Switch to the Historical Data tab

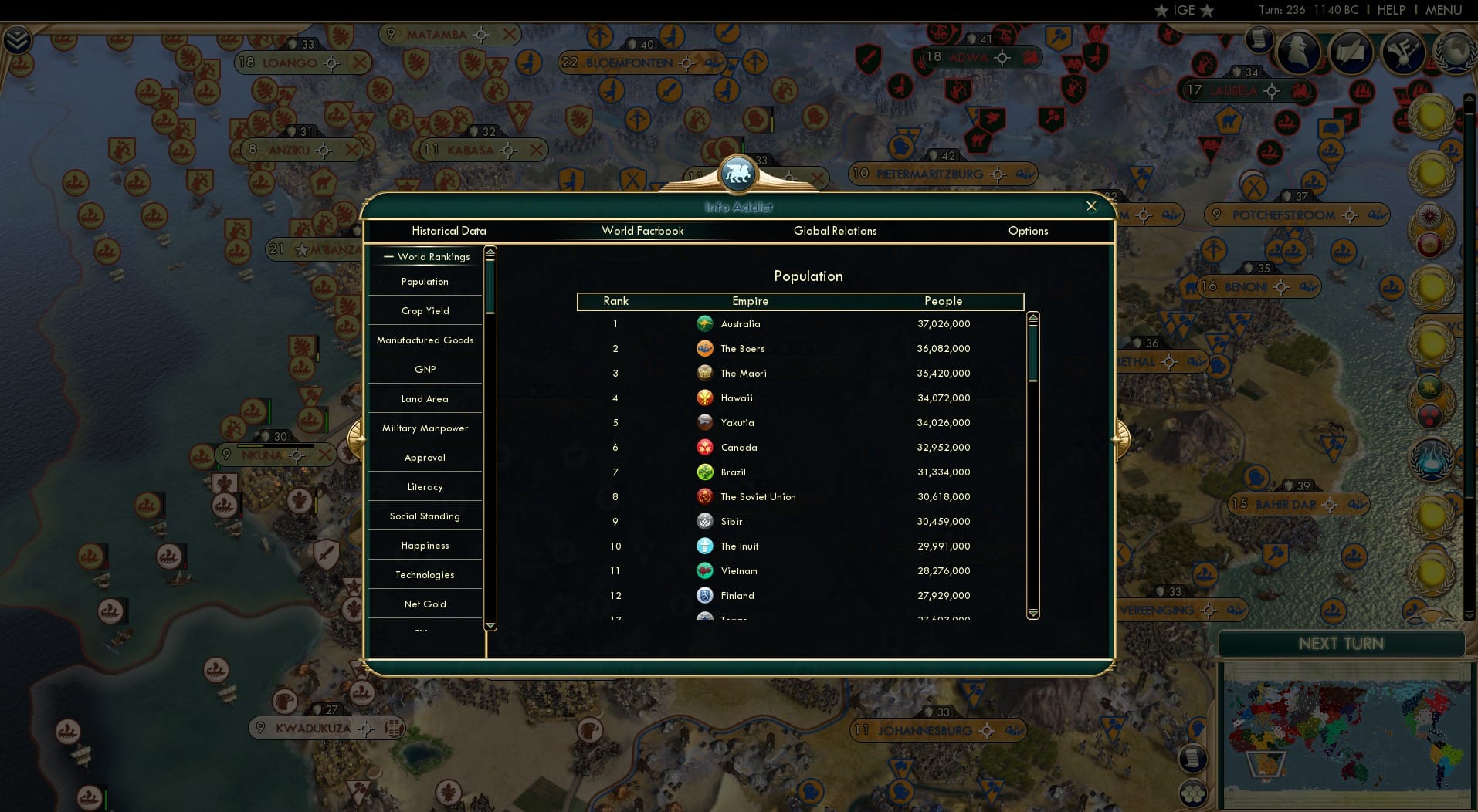pyautogui.click(x=449, y=231)
